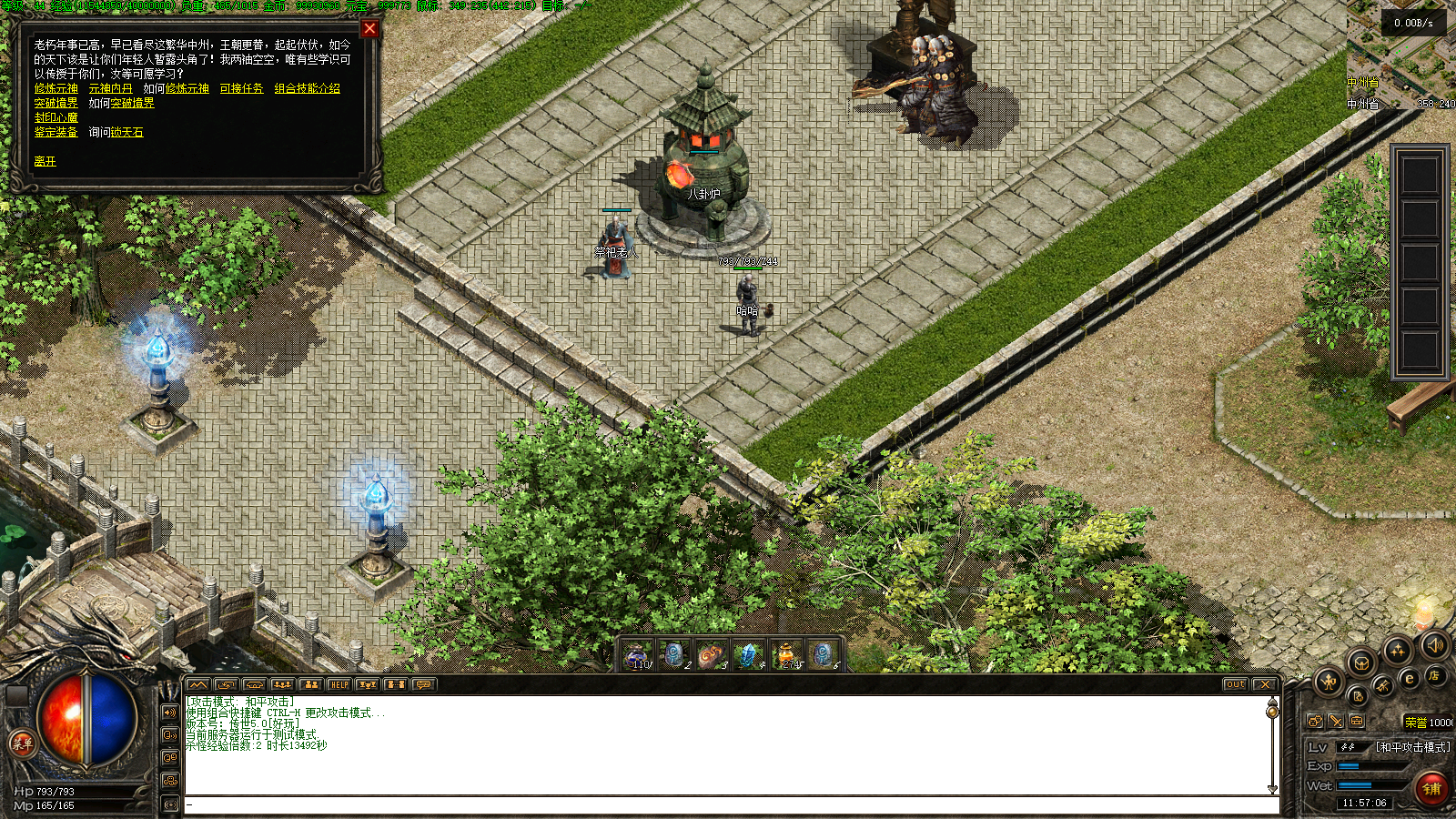Click 离开 to leave the conversation

[45, 161]
